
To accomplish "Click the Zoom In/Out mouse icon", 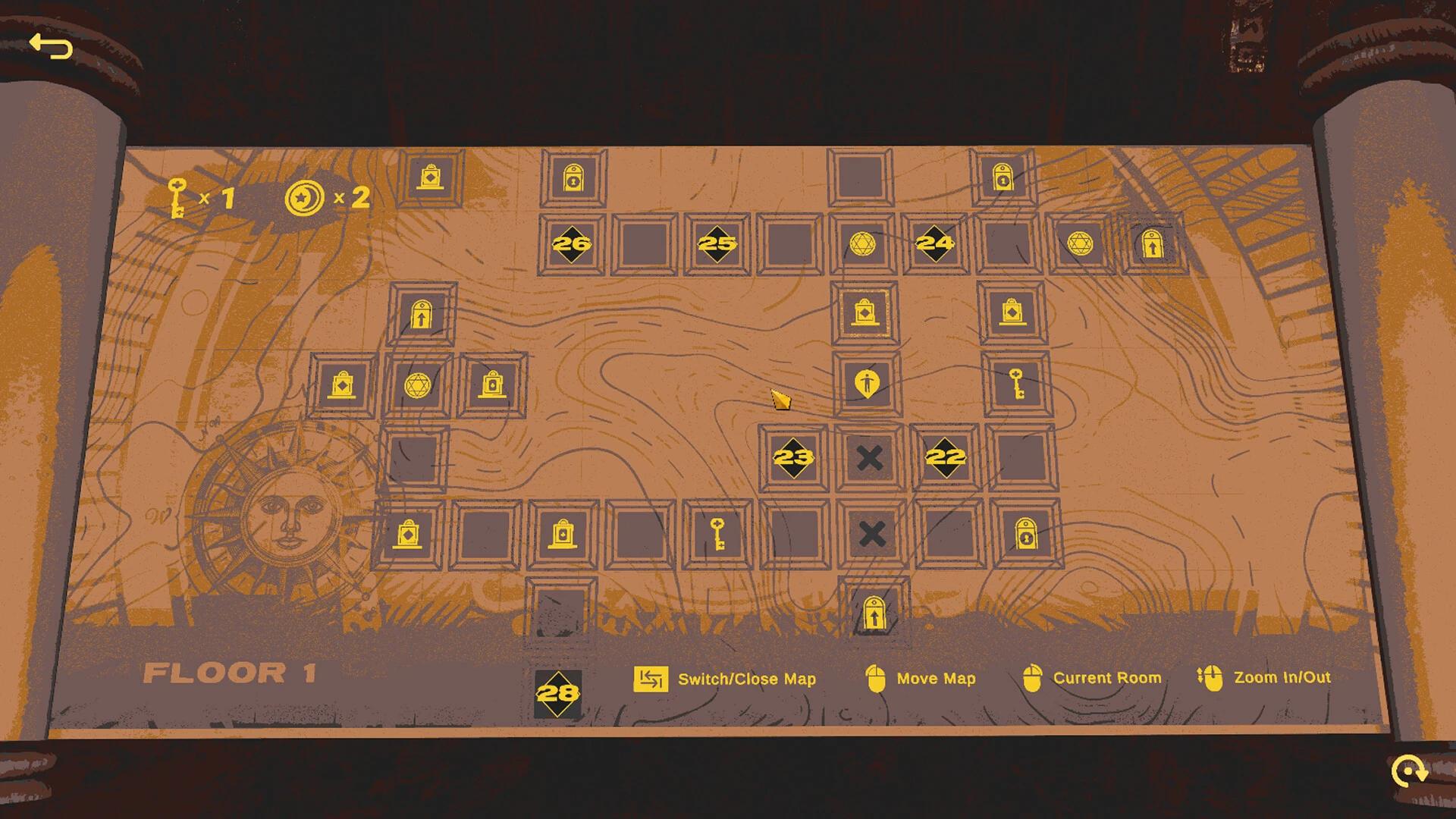I will [x=1213, y=677].
